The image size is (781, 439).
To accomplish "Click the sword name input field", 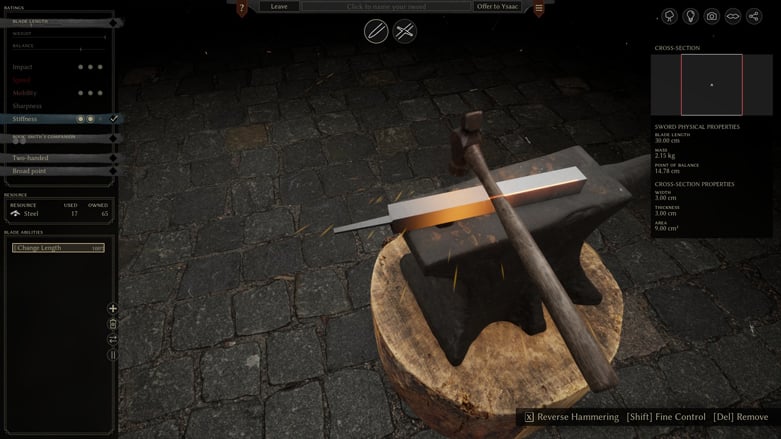I will 385,7.
